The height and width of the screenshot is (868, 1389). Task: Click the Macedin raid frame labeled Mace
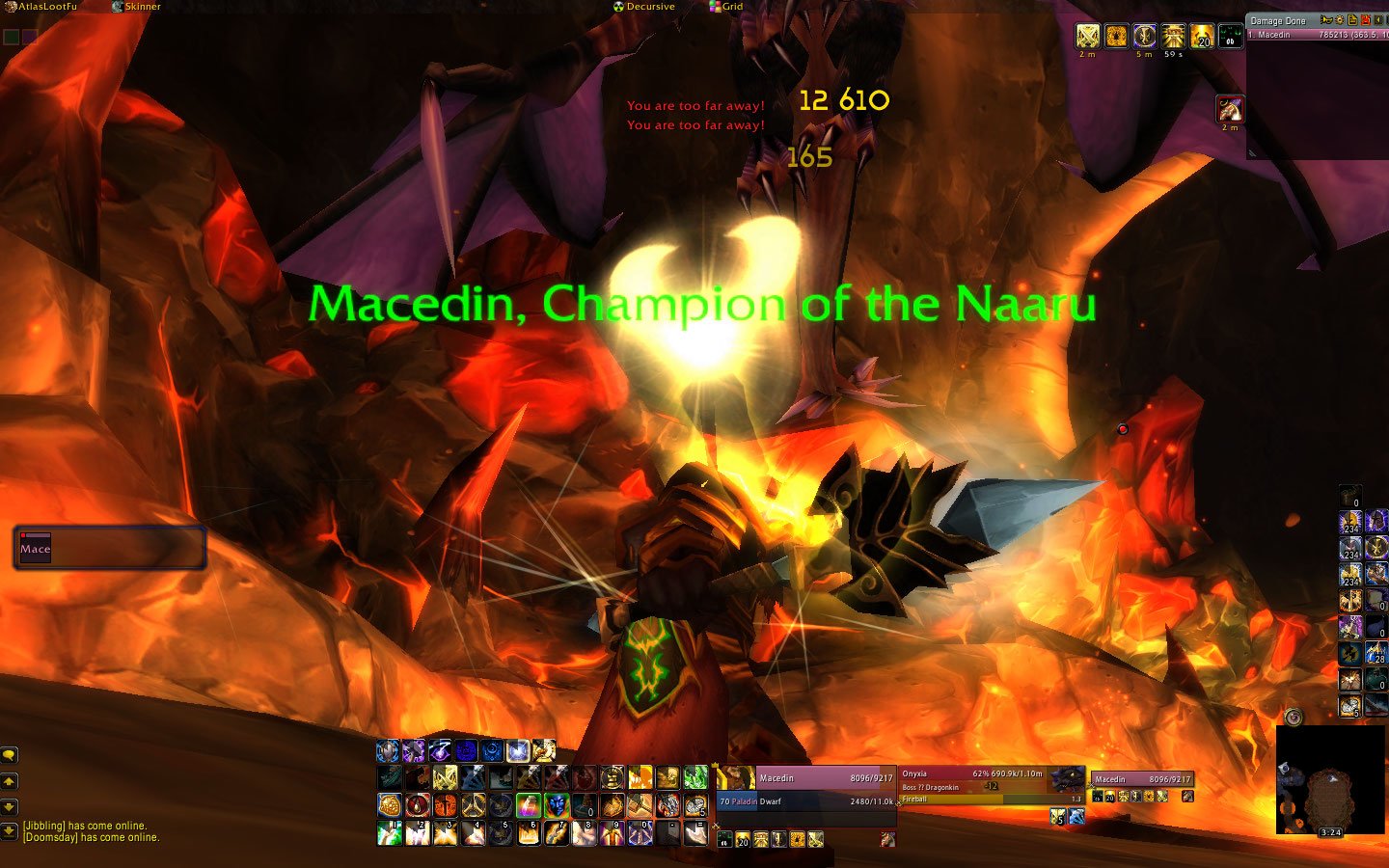pyautogui.click(x=109, y=548)
